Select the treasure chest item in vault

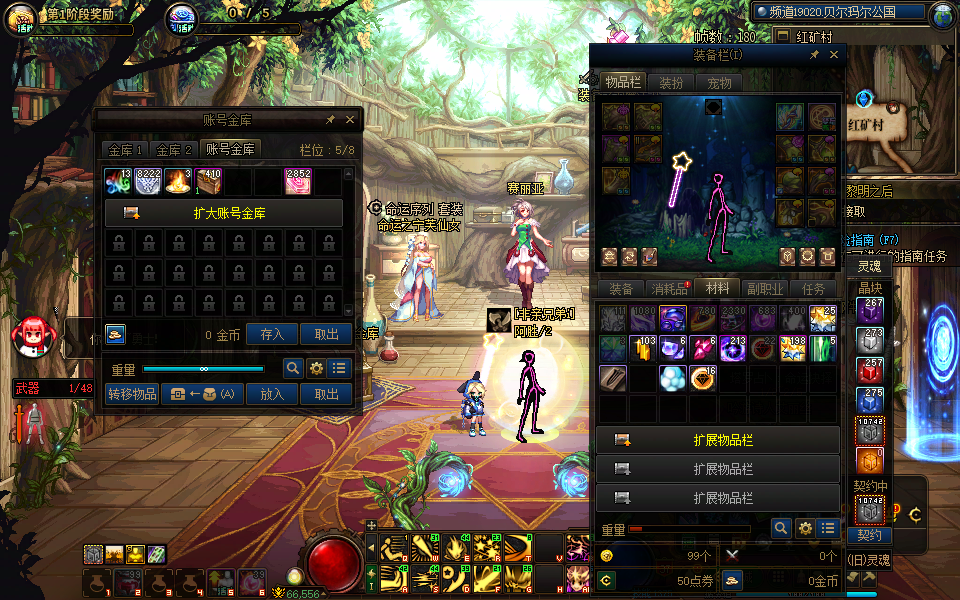[209, 182]
